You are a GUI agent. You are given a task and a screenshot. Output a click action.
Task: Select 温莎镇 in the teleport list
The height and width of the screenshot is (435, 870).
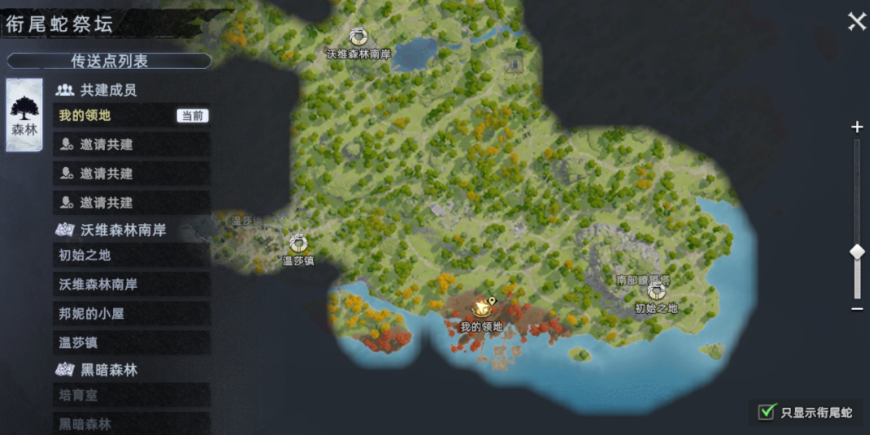pyautogui.click(x=132, y=343)
